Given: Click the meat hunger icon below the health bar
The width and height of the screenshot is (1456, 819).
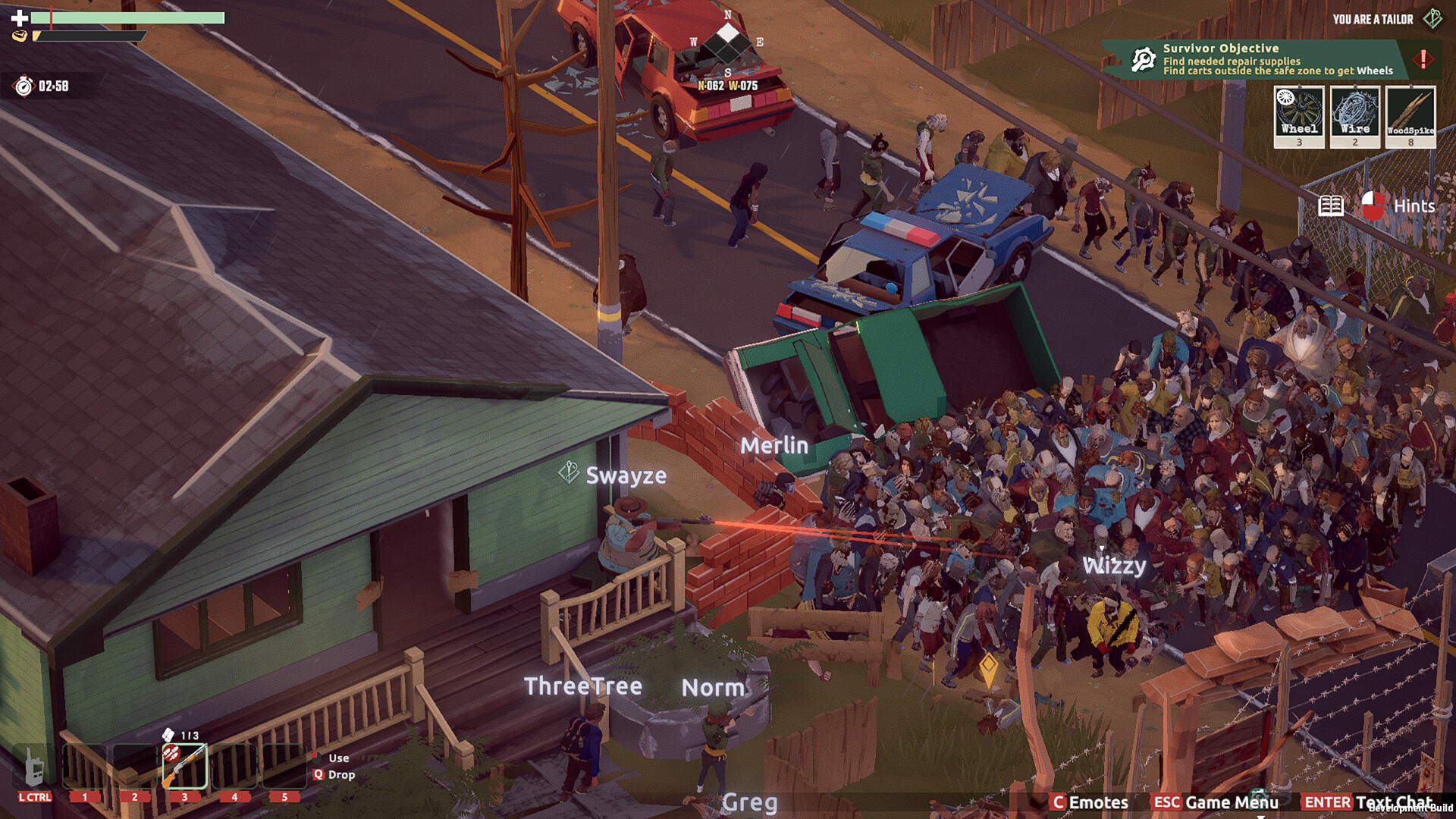Looking at the screenshot, I should click(22, 36).
